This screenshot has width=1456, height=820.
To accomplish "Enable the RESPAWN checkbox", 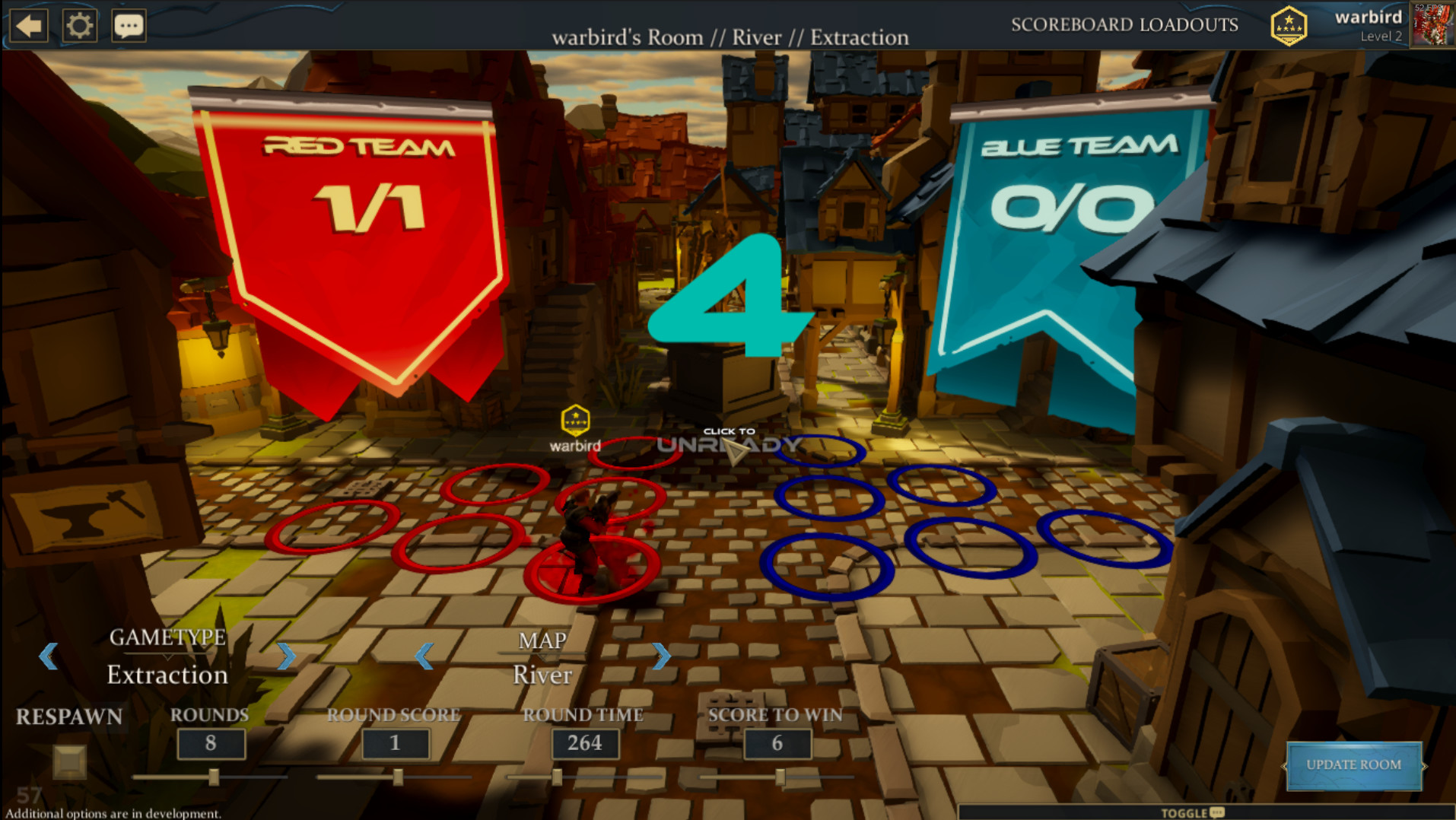I will 71,763.
